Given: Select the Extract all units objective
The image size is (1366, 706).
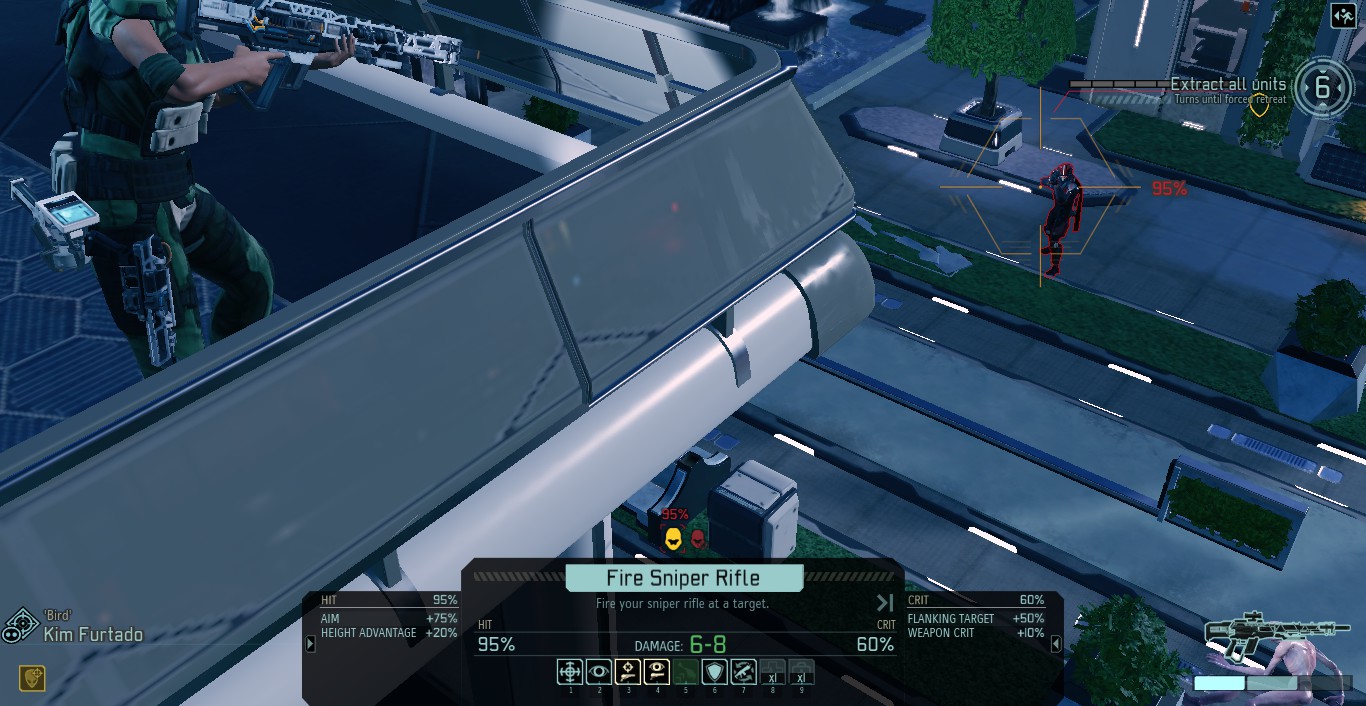Looking at the screenshot, I should (1228, 86).
